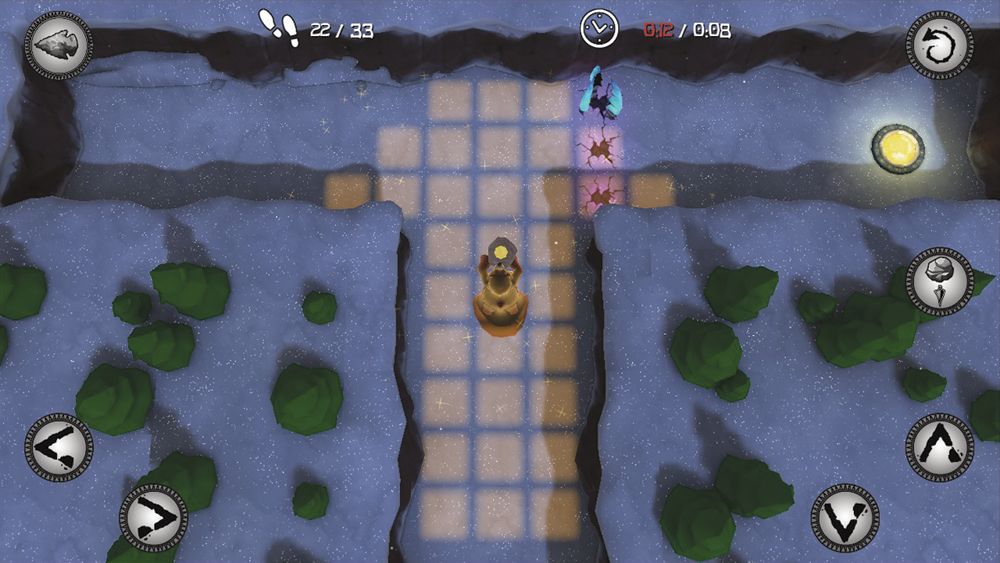Screen dimensions: 1000x563
Task: Move left with the left arrow button
Action: tap(58, 447)
